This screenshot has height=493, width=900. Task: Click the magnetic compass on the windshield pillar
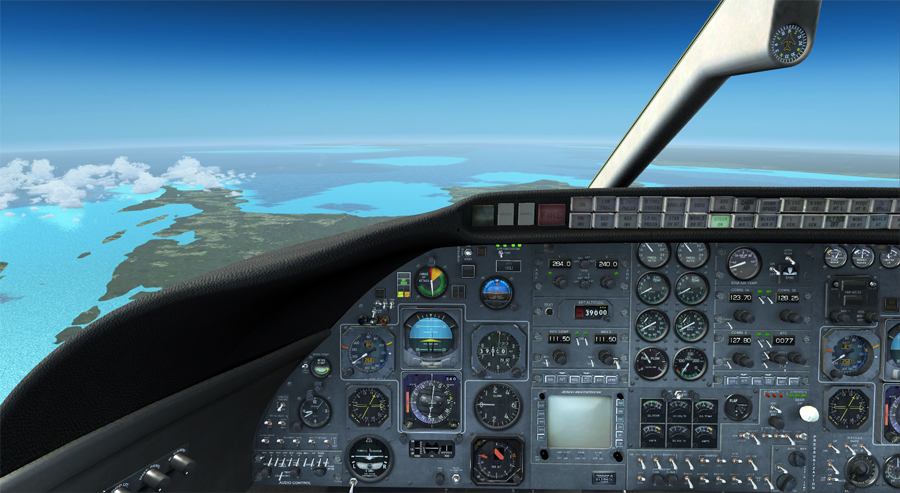click(x=788, y=44)
